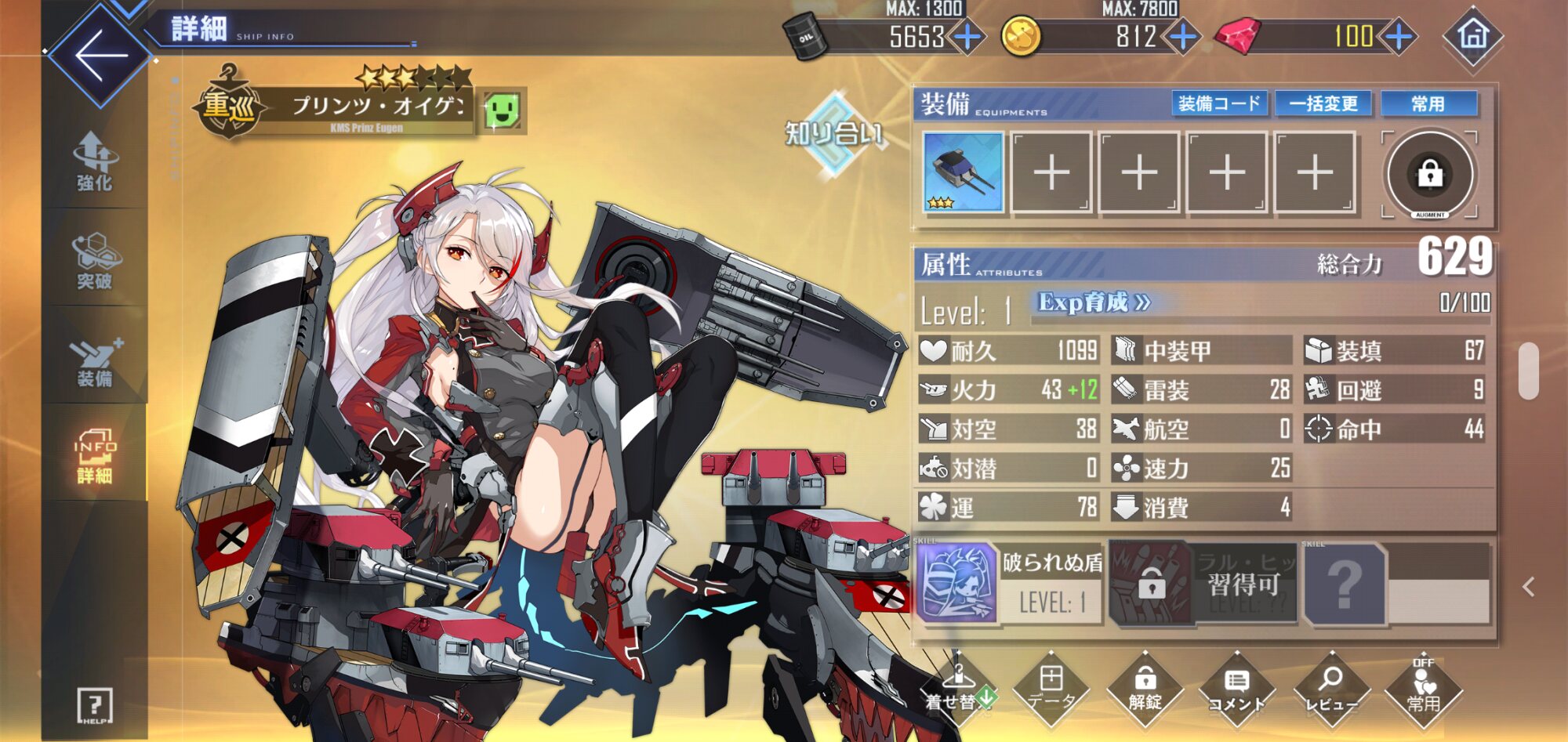Viewport: 1568px width, 742px height.
Task: Select the 詳細 INFO tab
Action: coord(94,457)
